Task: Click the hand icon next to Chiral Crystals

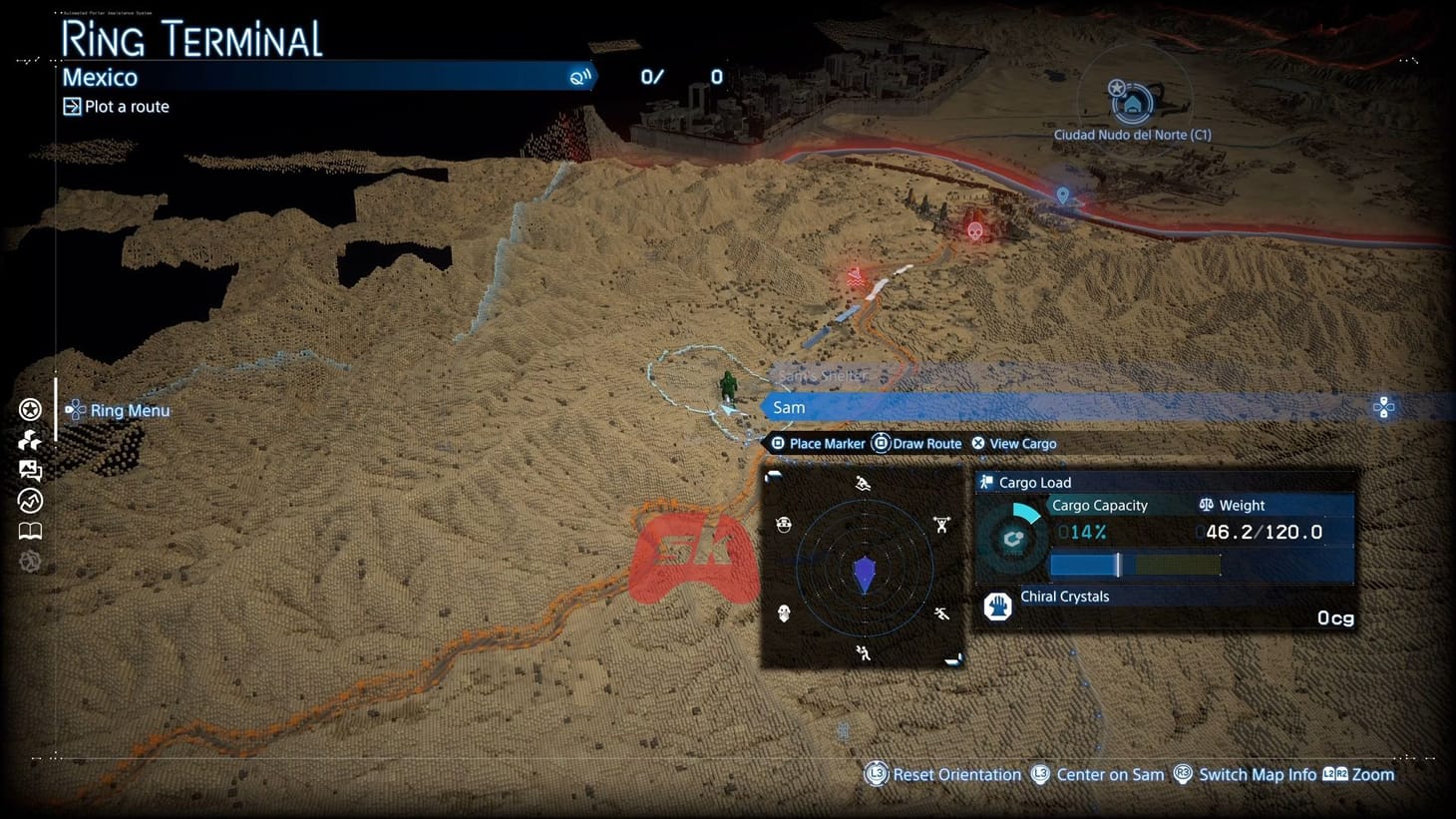Action: 996,606
